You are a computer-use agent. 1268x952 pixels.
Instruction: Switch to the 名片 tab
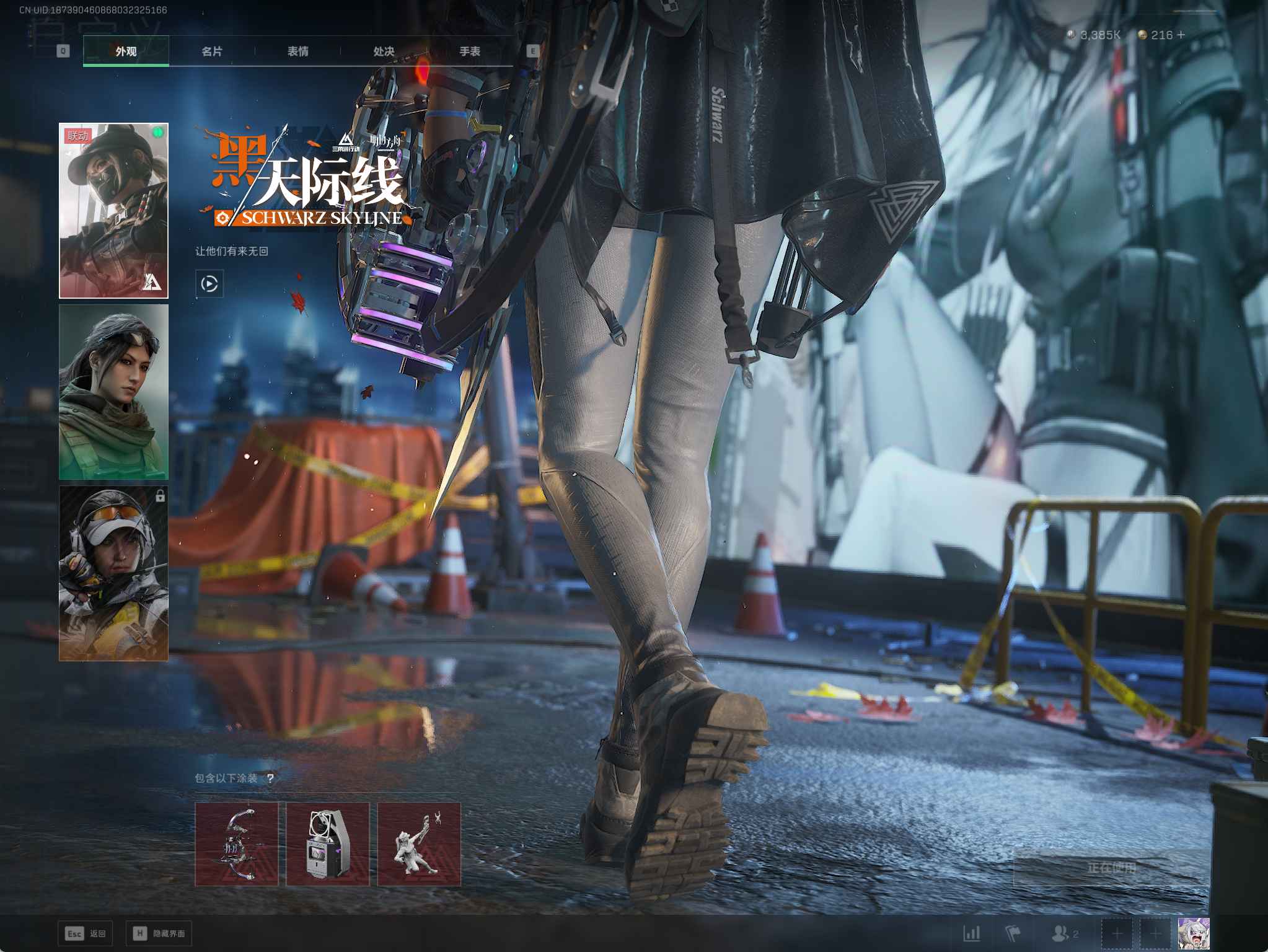pos(212,51)
